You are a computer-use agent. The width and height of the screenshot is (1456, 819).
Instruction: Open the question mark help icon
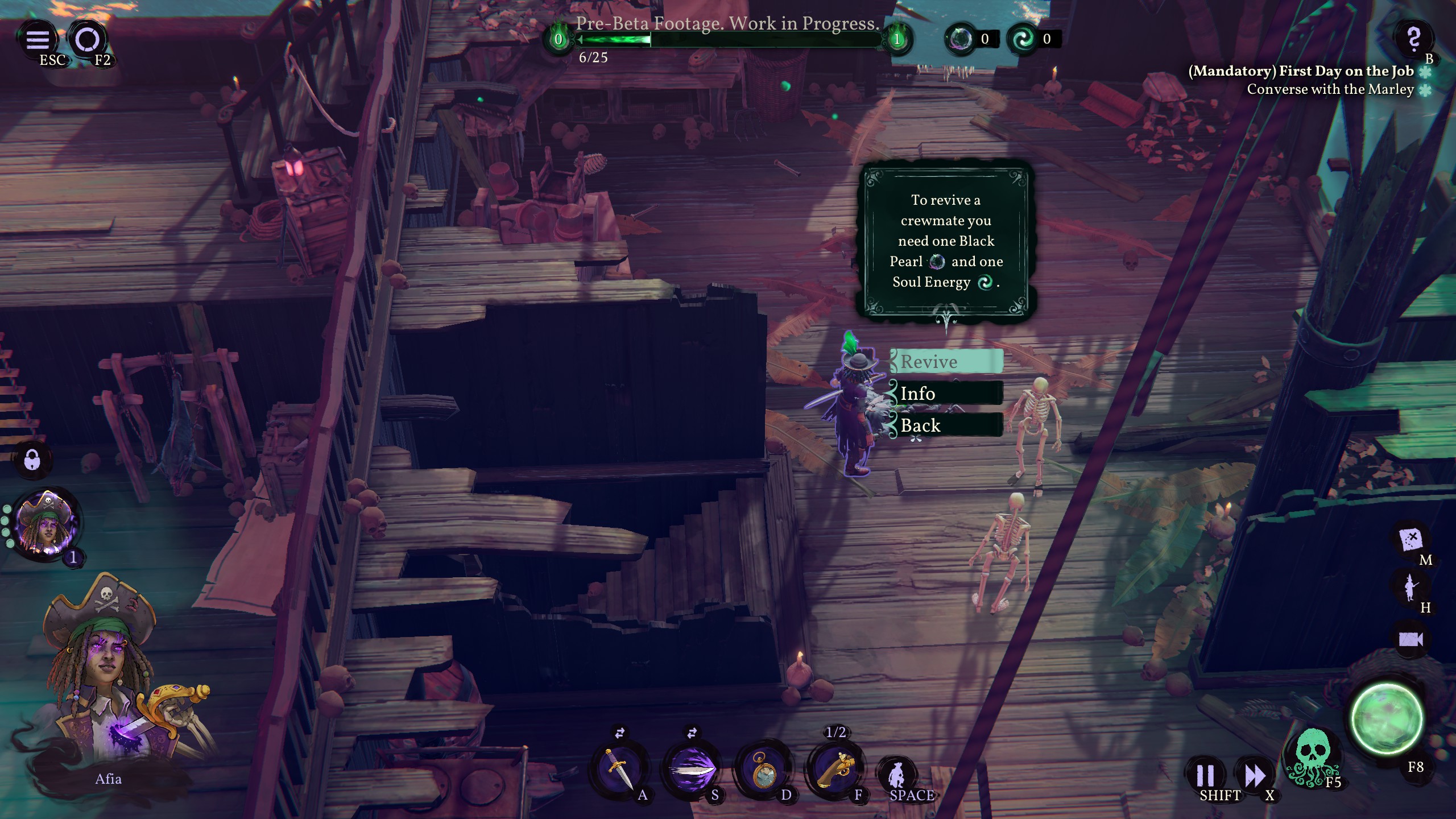[x=1413, y=39]
